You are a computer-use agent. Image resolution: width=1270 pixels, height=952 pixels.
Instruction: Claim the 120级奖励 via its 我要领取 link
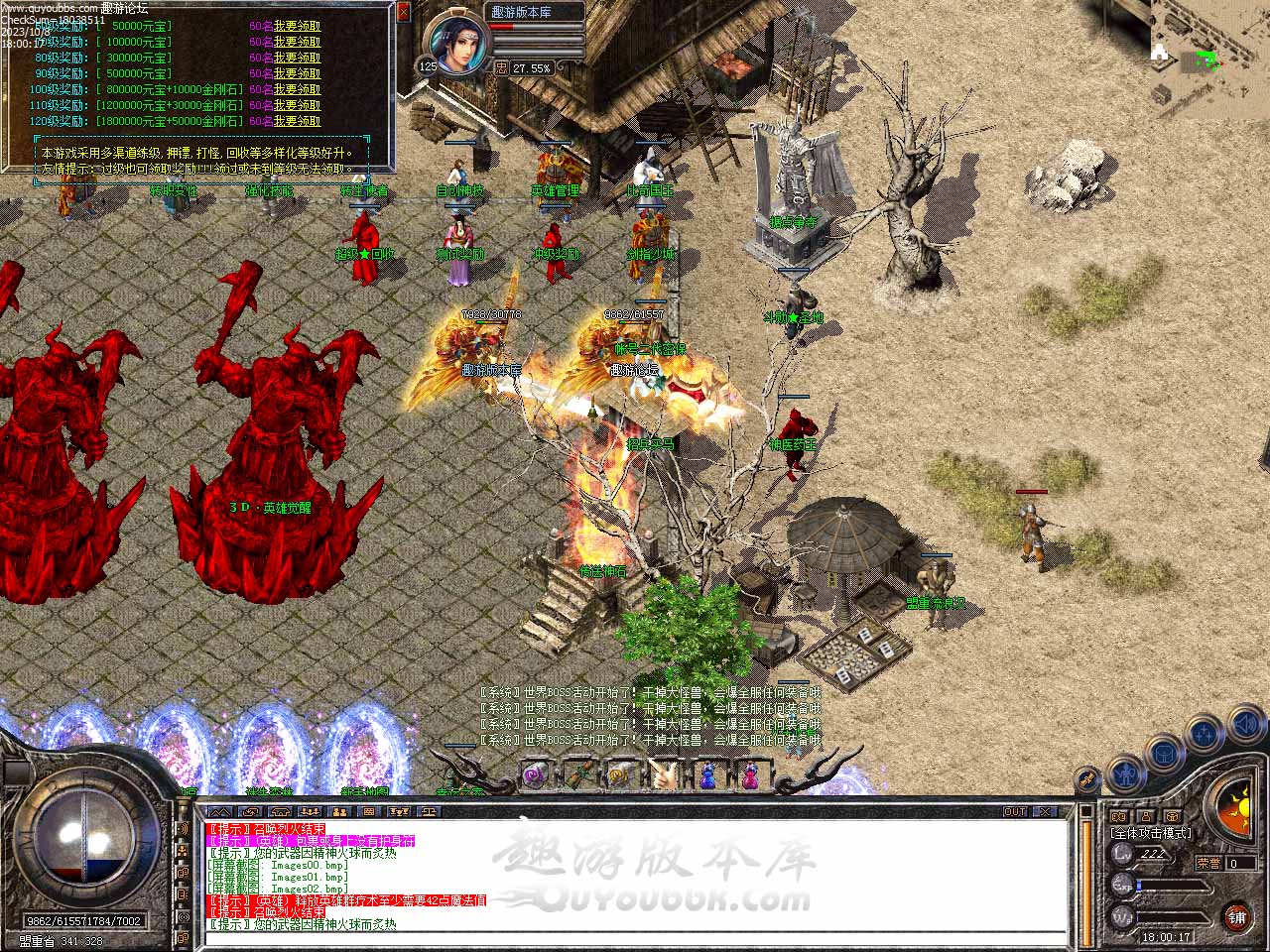tap(297, 121)
